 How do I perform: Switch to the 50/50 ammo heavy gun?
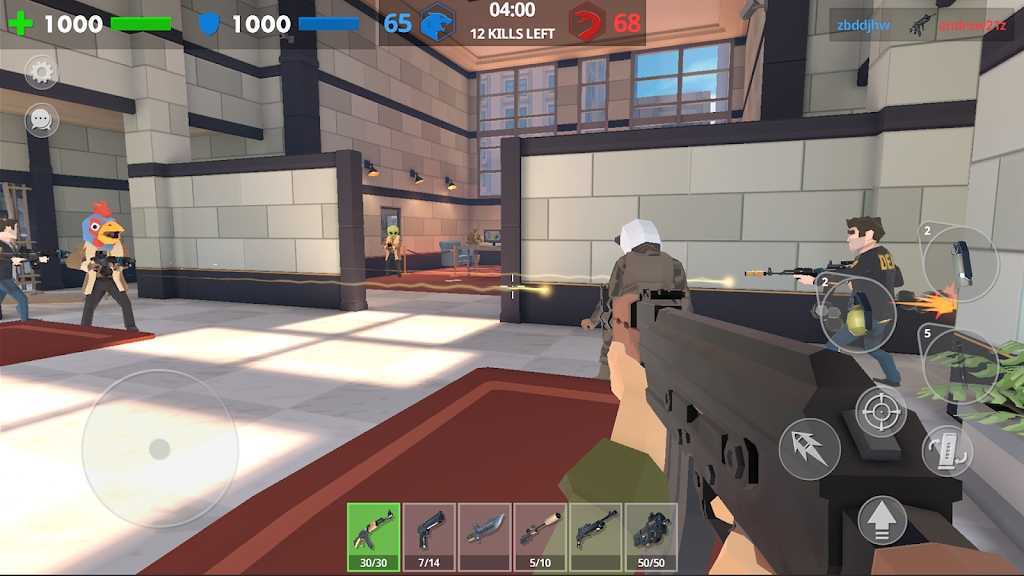point(652,537)
